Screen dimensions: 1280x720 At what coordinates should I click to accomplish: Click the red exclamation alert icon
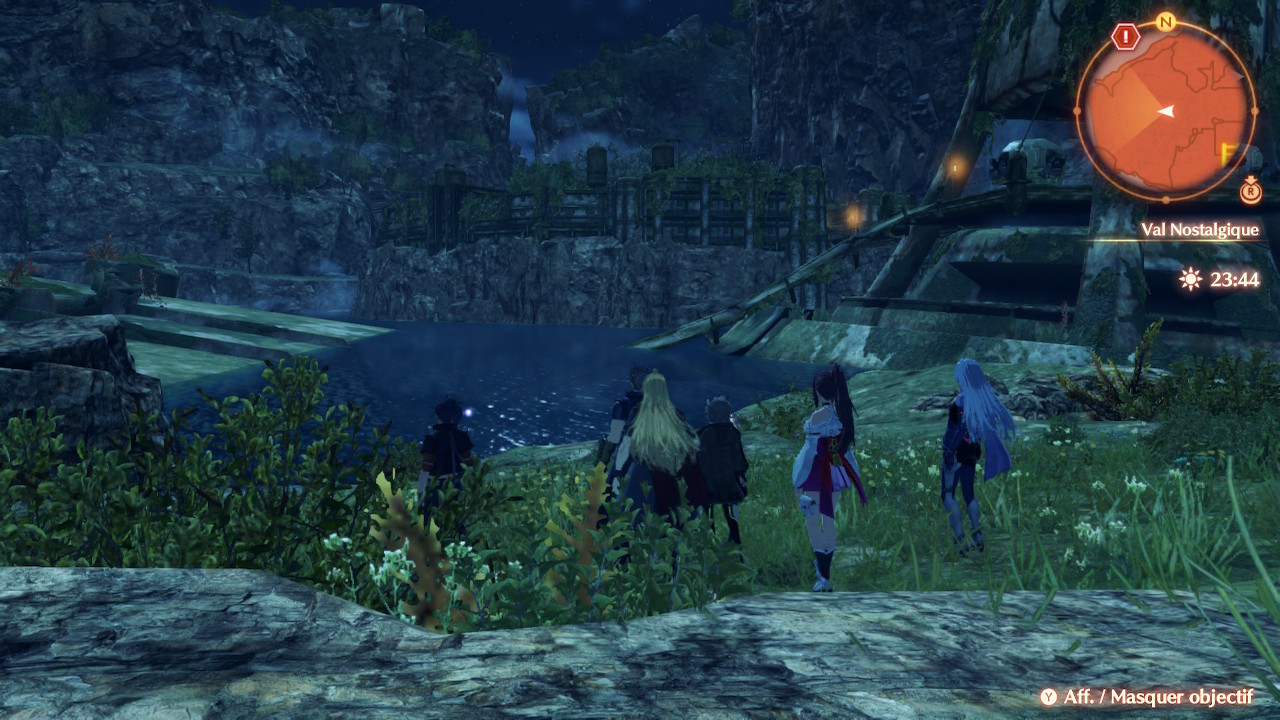[1126, 37]
